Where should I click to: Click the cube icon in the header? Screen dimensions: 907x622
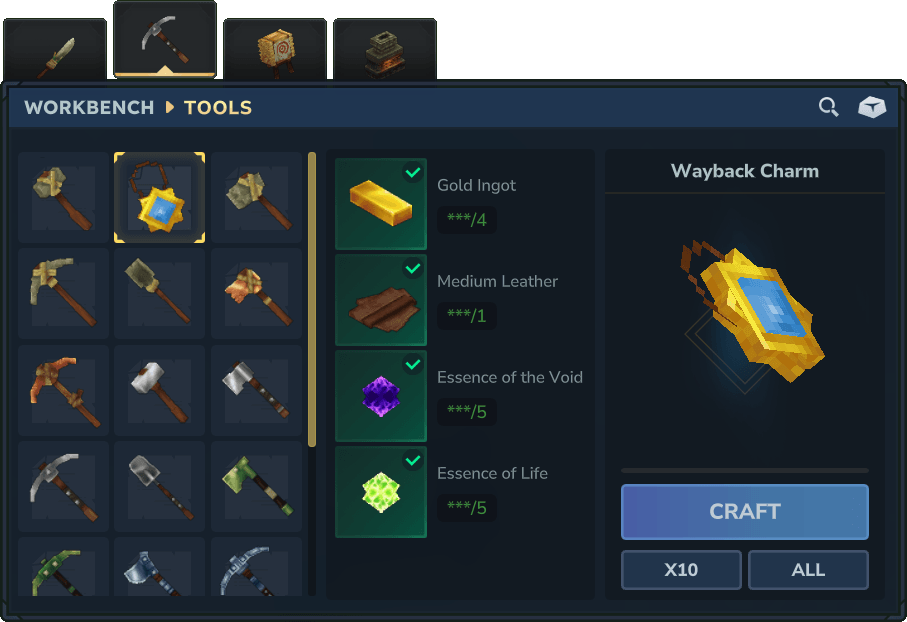[x=872, y=107]
